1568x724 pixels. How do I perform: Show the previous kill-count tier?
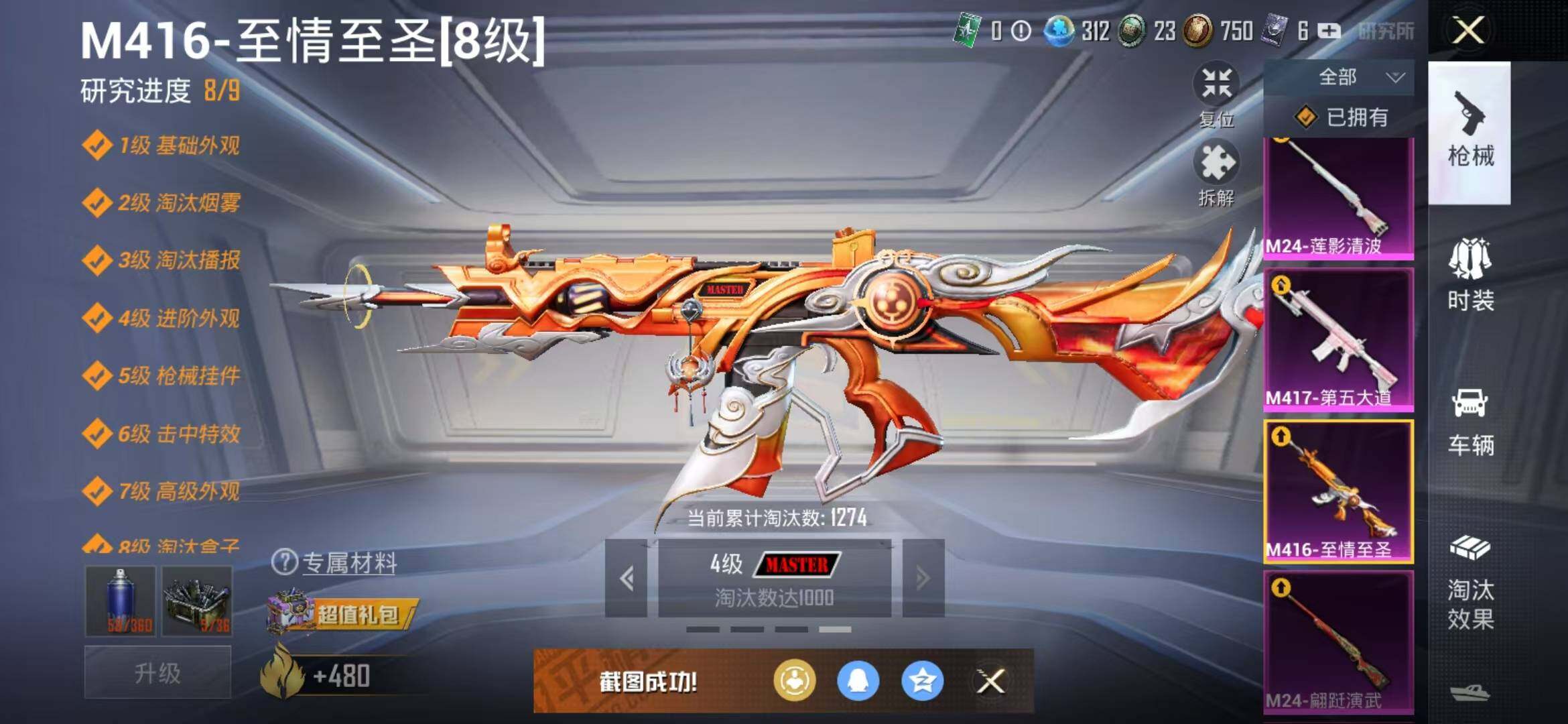tap(627, 578)
